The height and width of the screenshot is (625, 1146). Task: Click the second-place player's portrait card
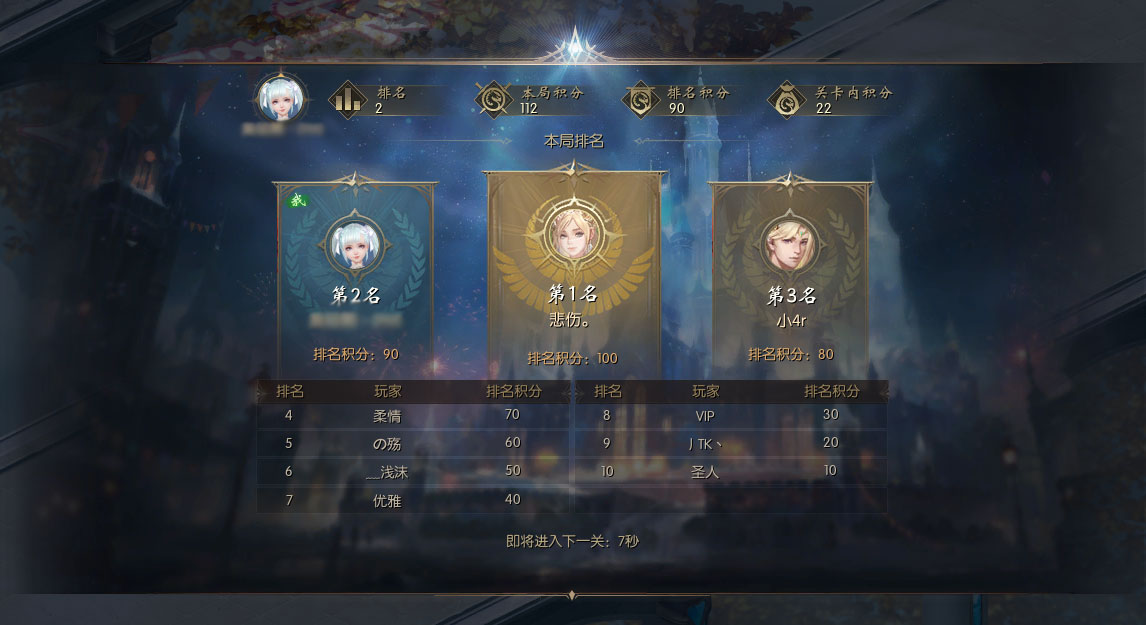[355, 244]
